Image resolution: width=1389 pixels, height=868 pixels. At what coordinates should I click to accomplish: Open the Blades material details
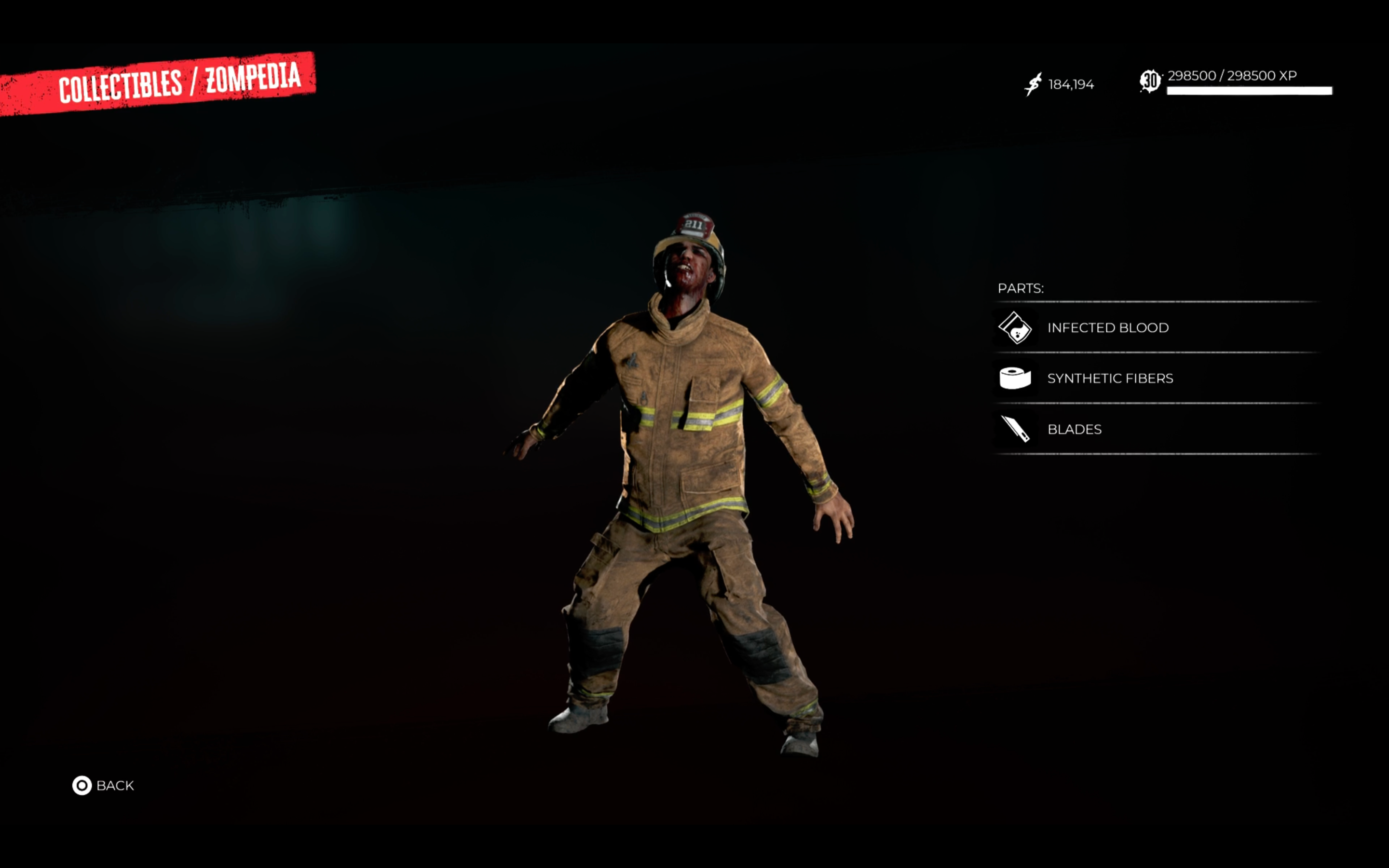[x=1075, y=429]
